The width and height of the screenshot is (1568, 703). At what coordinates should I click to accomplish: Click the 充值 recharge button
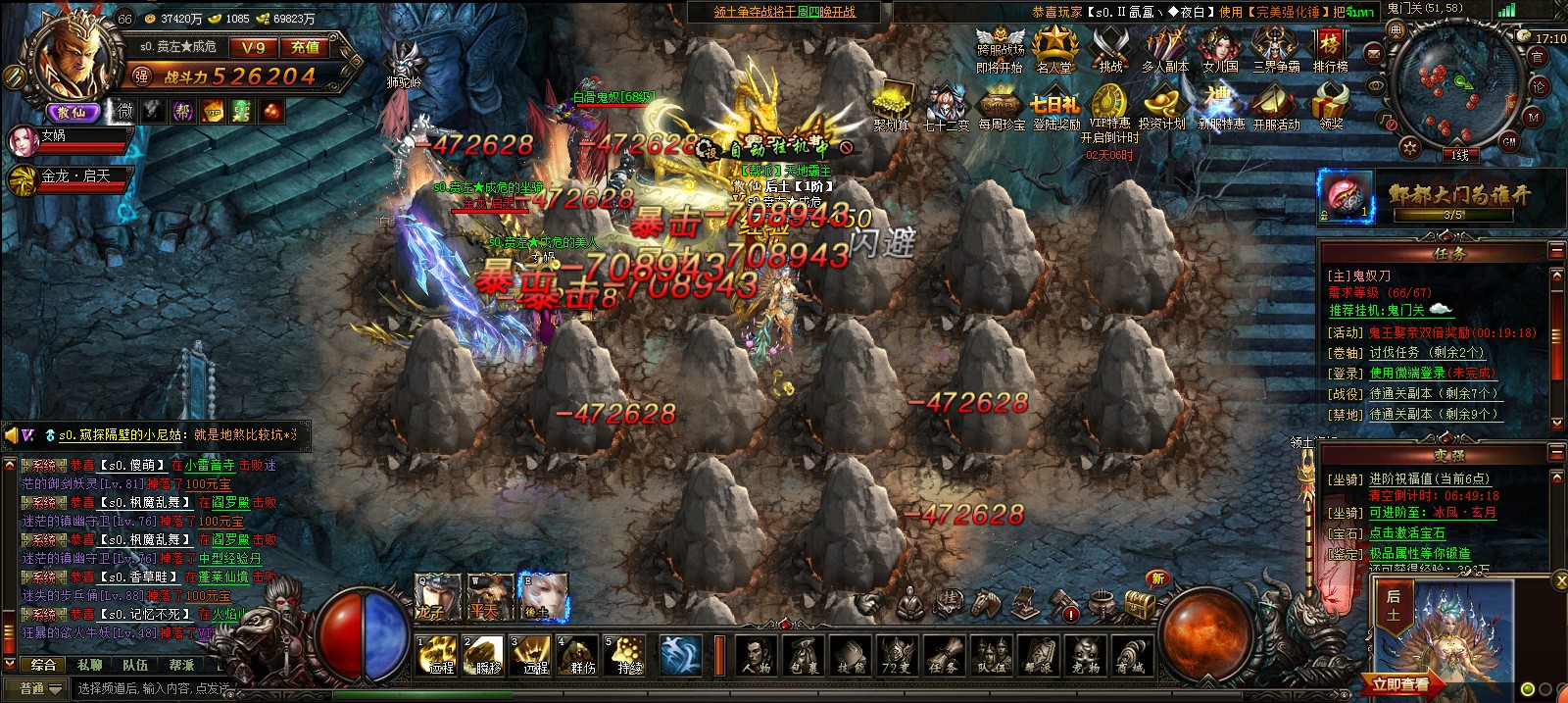click(305, 47)
